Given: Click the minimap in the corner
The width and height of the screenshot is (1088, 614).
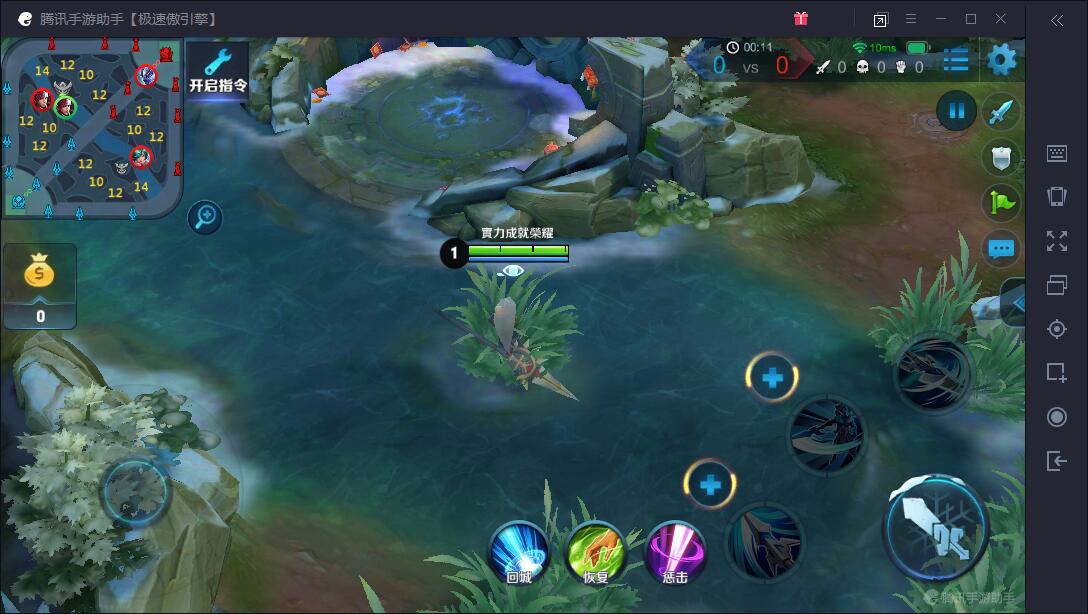Looking at the screenshot, I should [x=92, y=127].
